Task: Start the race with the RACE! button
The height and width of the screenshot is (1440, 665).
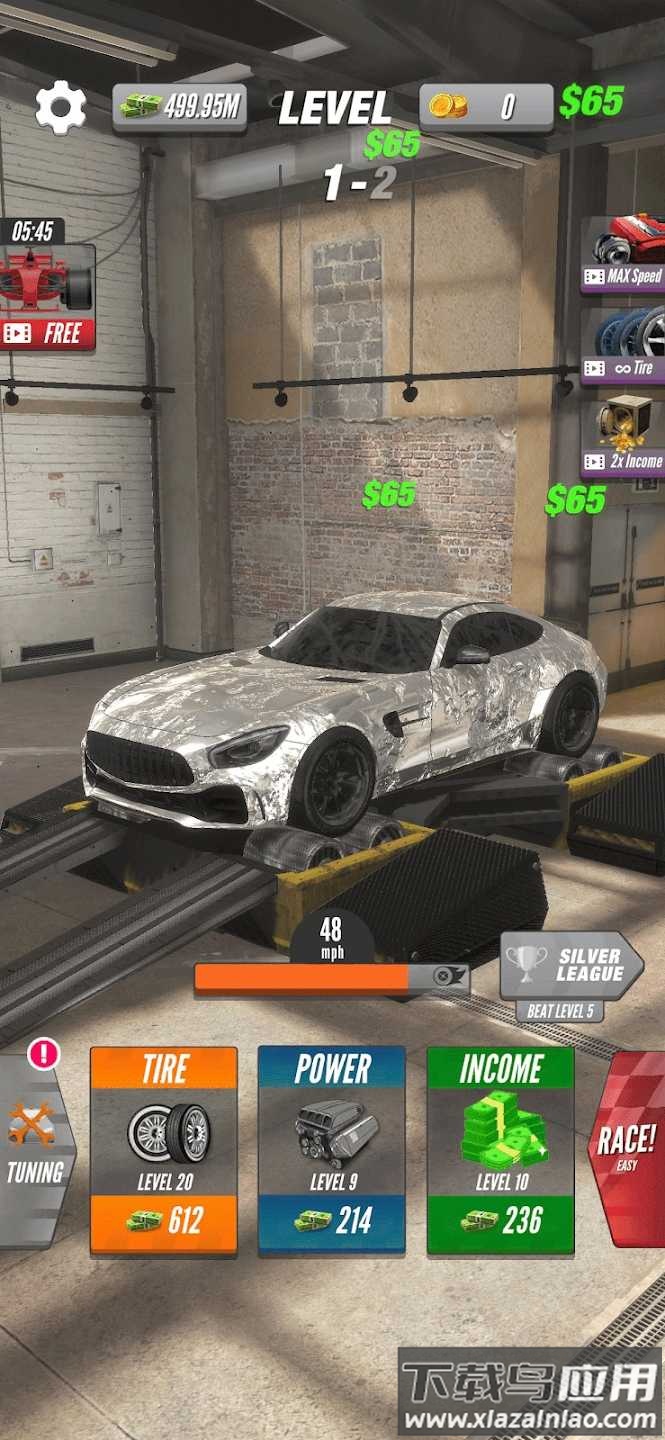Action: tap(627, 1147)
